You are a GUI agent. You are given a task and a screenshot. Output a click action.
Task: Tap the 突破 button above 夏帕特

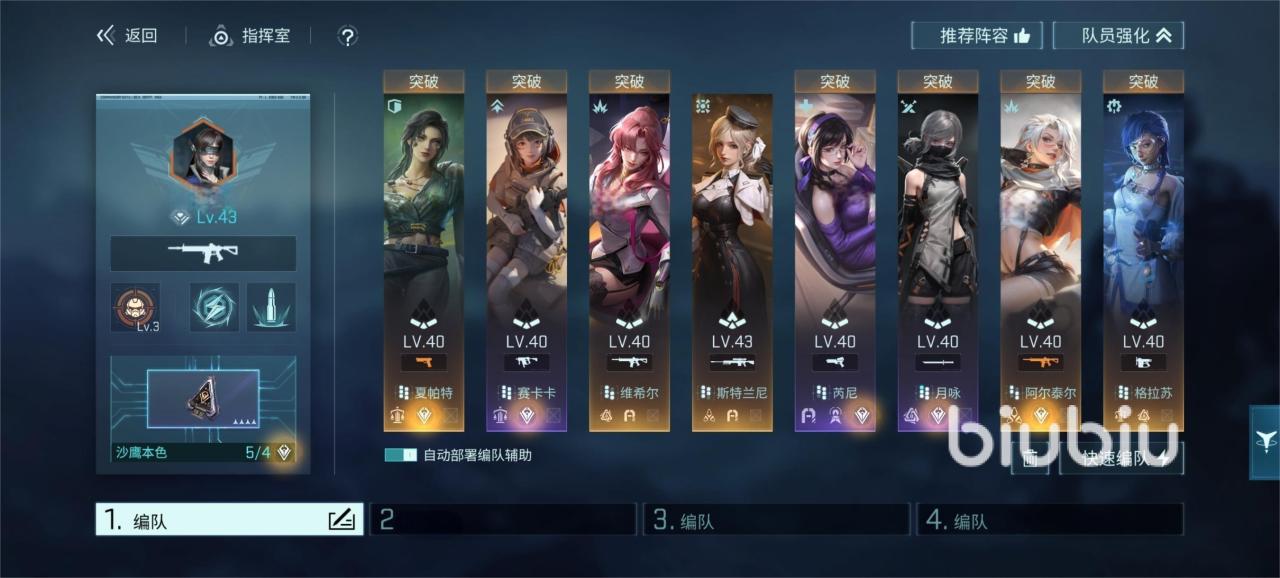click(x=423, y=81)
